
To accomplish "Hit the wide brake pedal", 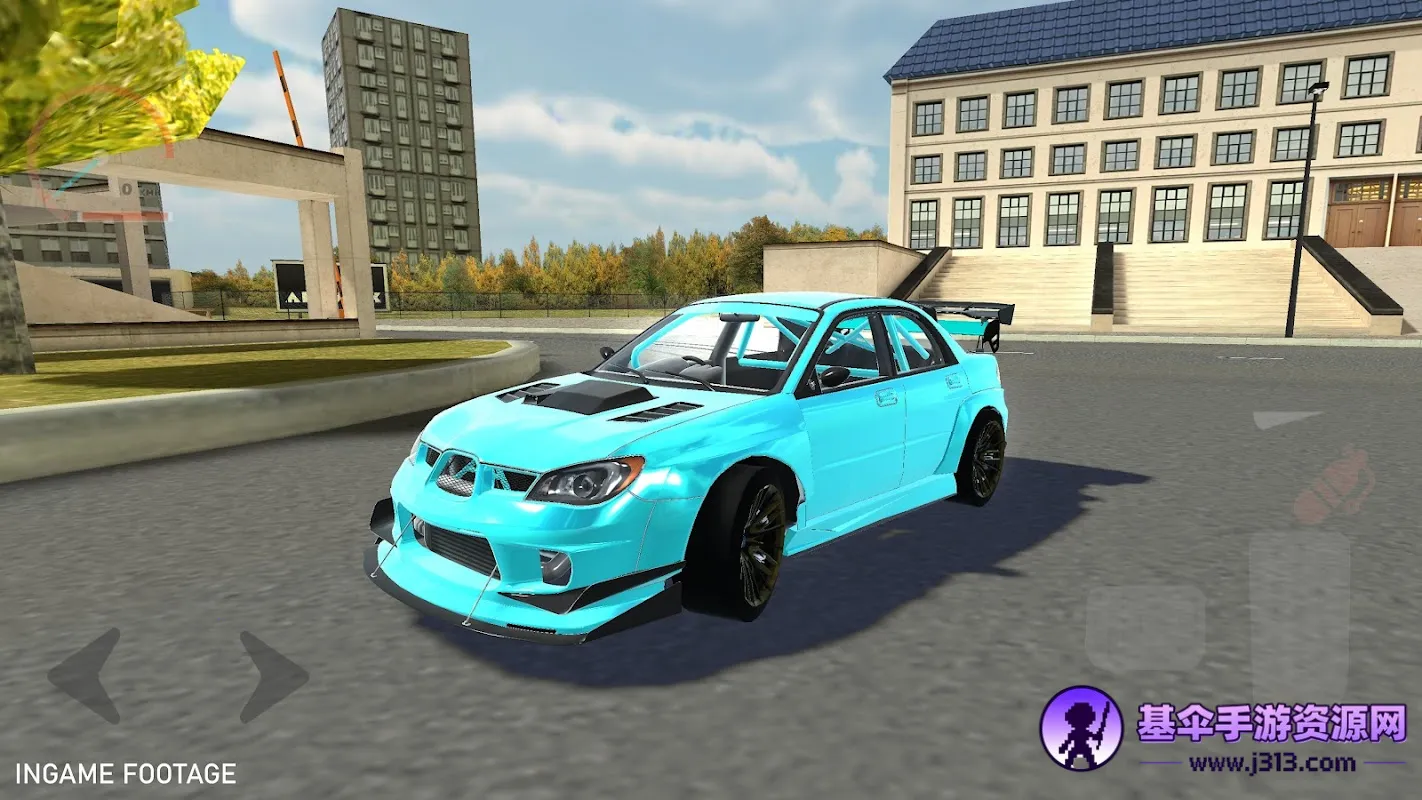I will click(1145, 628).
